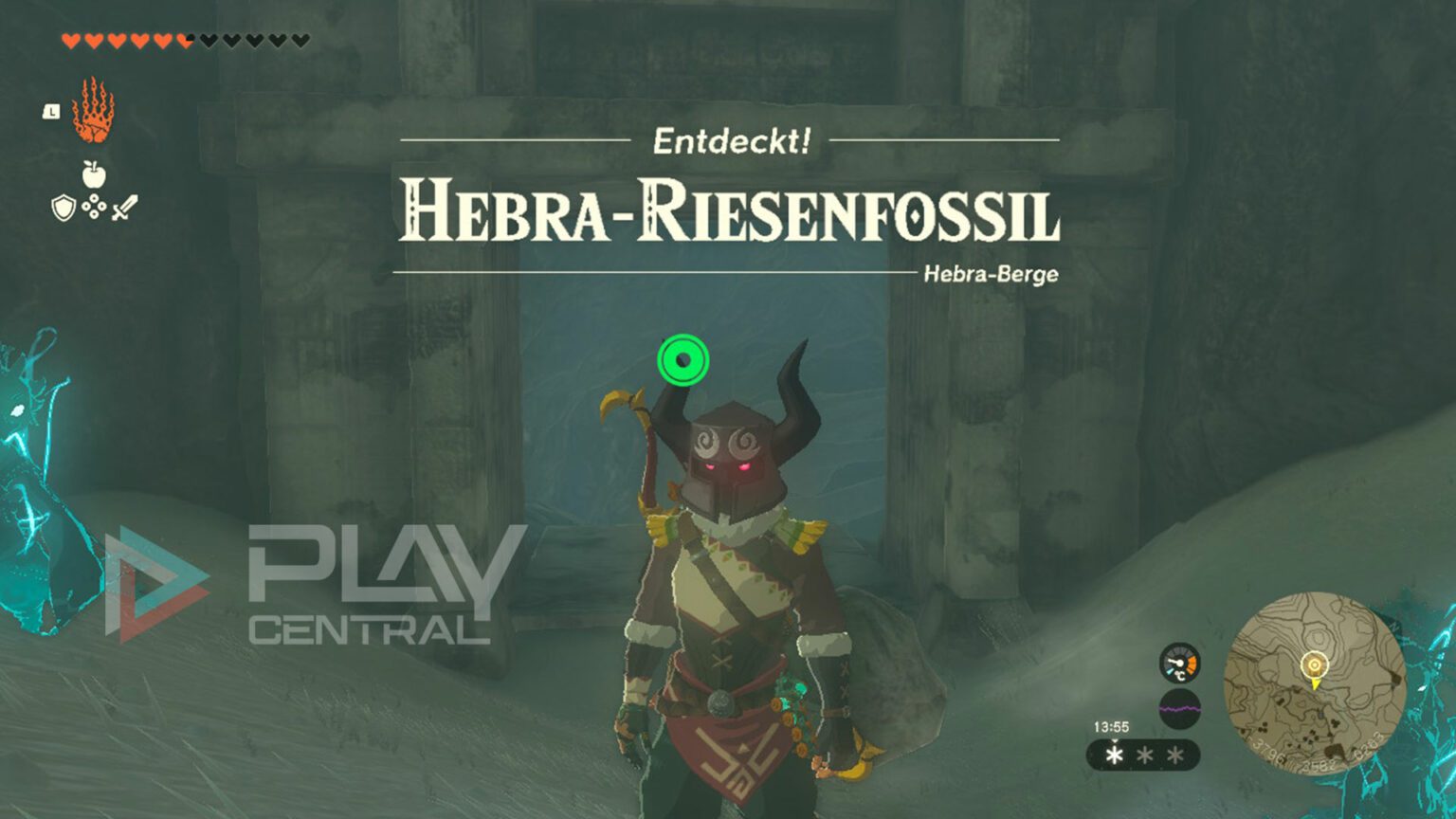Select the N compass marker on minimap
Screen dimensions: 1456x819
(1393, 626)
